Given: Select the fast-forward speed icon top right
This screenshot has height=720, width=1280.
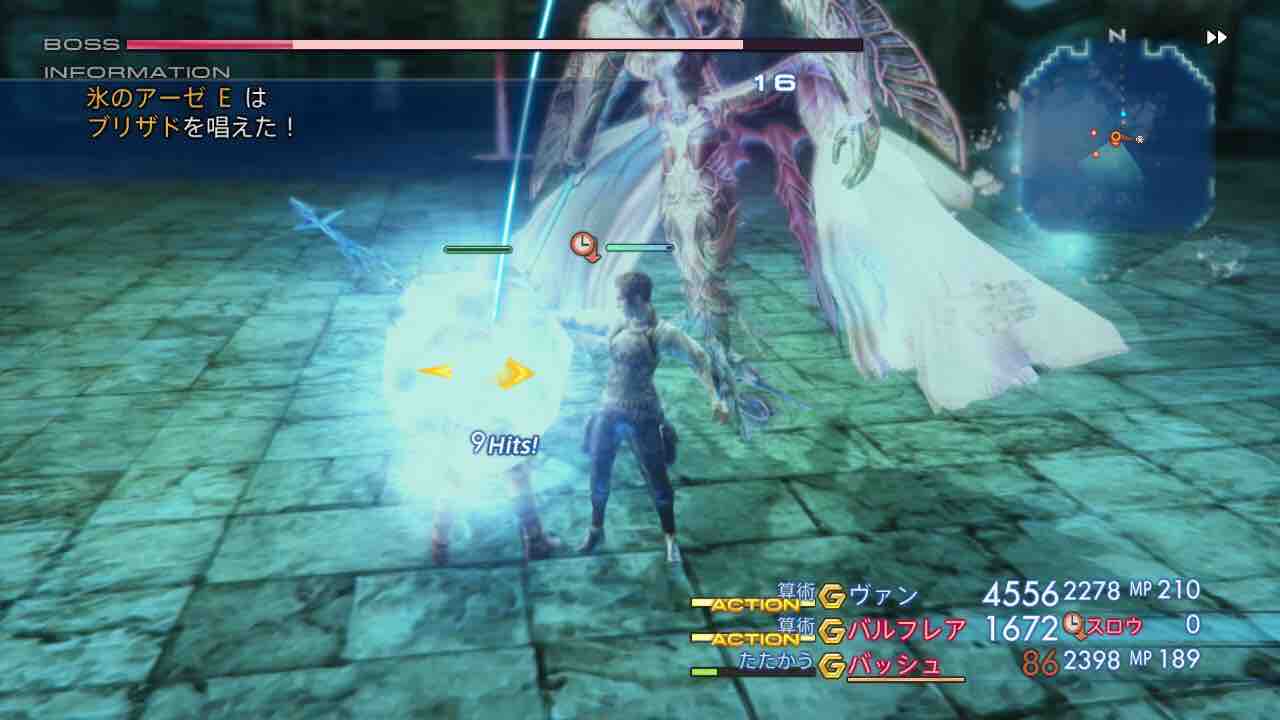Looking at the screenshot, I should 1216,37.
